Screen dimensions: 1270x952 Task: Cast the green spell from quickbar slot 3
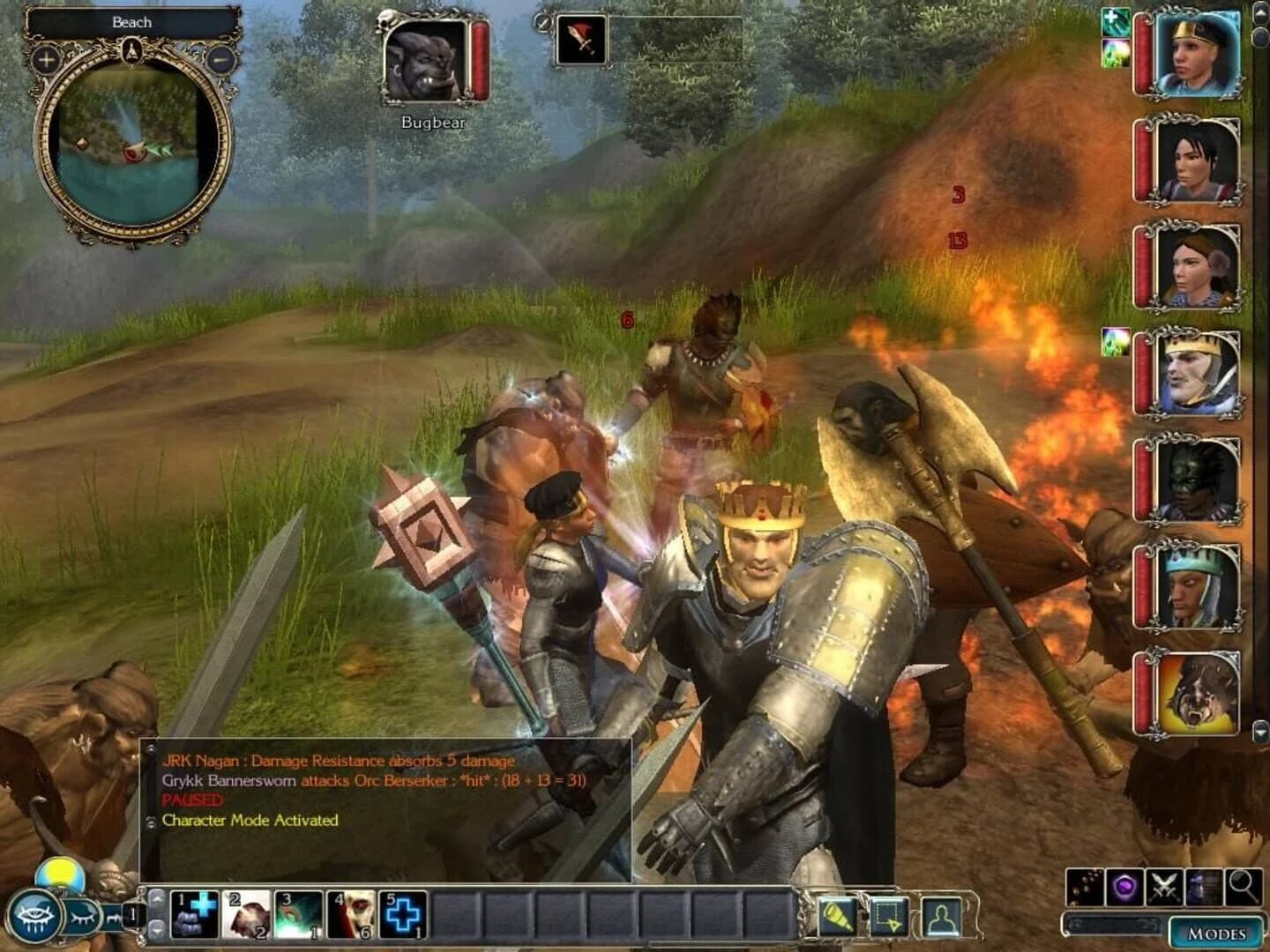coord(298,915)
